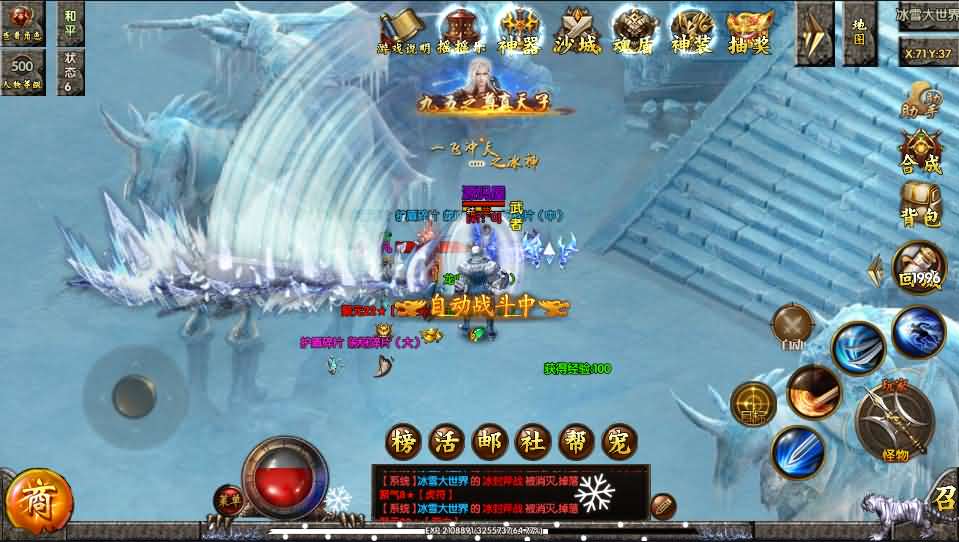The width and height of the screenshot is (959, 542).
Task: Use the 回 return scroll item
Action: [918, 266]
